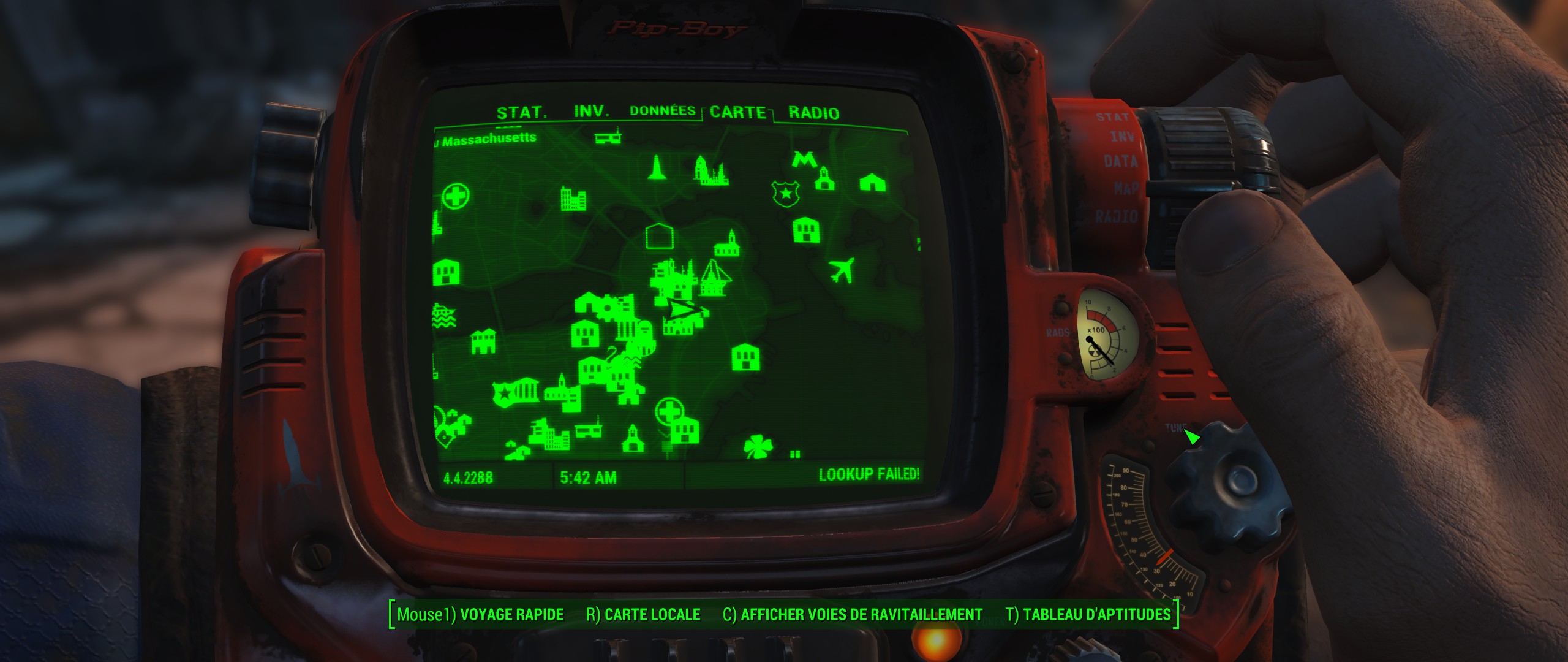This screenshot has height=662, width=1568.
Task: Switch to the RADIO tab
Action: click(813, 113)
